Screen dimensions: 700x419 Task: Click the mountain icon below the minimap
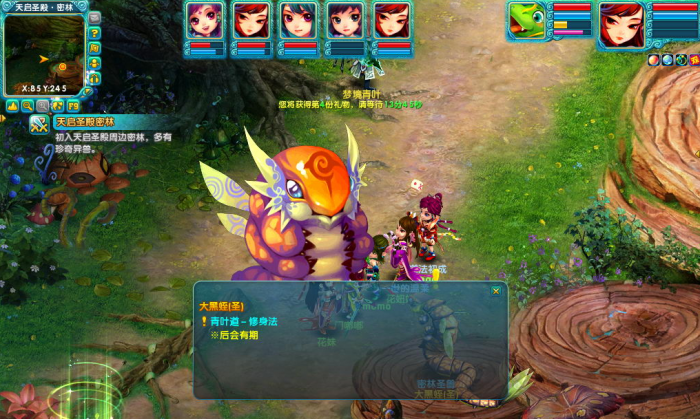point(12,105)
